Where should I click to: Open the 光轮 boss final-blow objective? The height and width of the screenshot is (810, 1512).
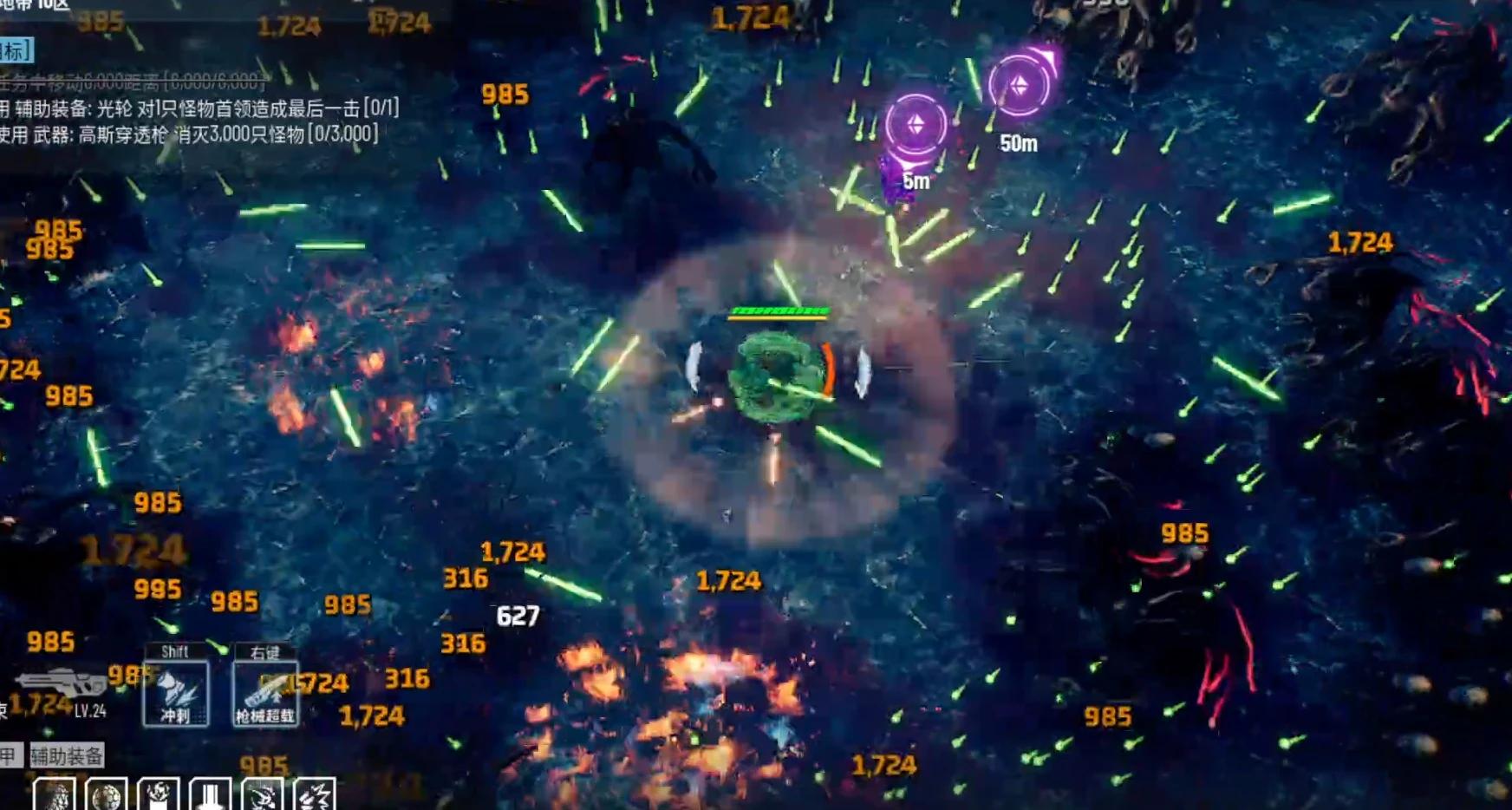click(x=201, y=108)
